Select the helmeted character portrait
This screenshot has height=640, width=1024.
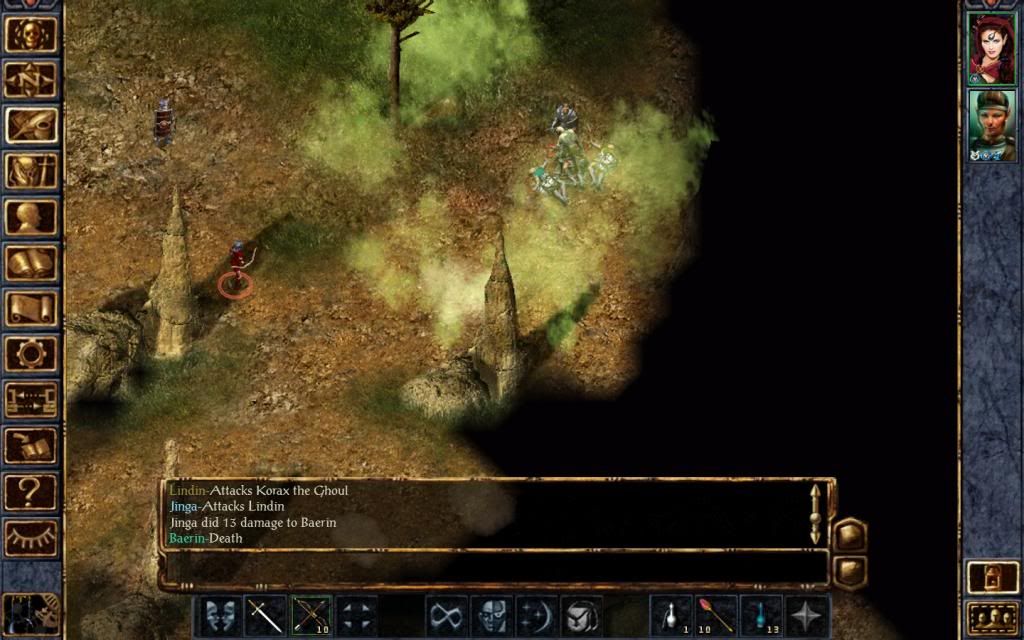pyautogui.click(x=991, y=126)
